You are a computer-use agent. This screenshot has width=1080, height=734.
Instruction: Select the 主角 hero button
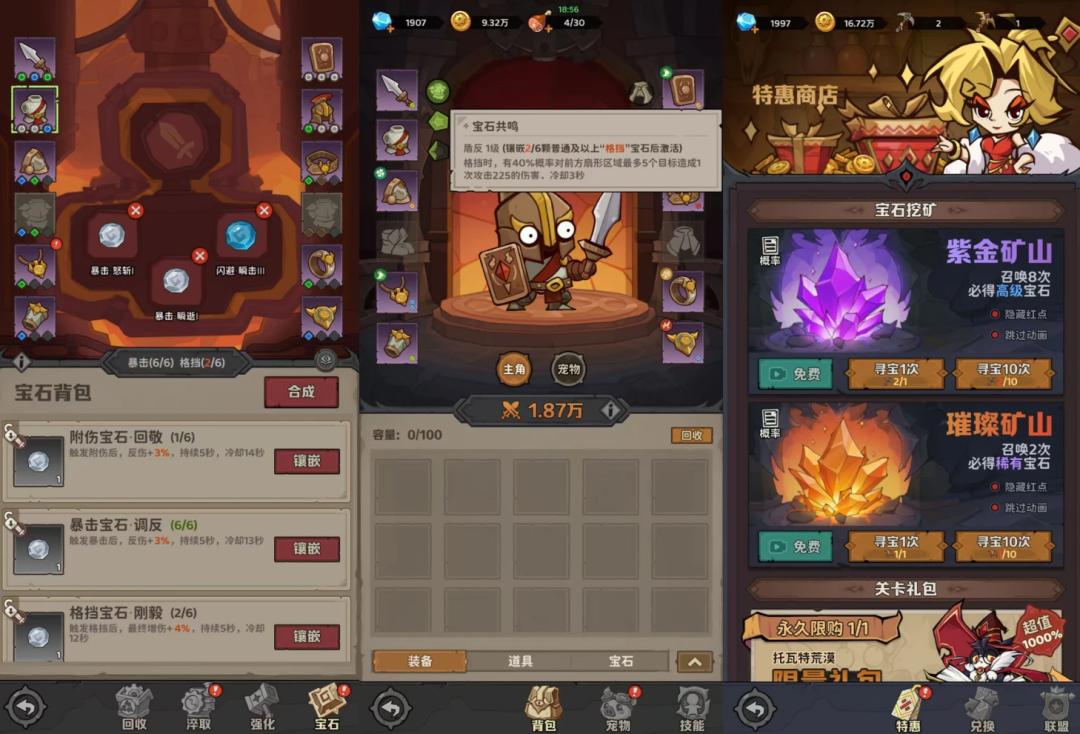[x=514, y=369]
